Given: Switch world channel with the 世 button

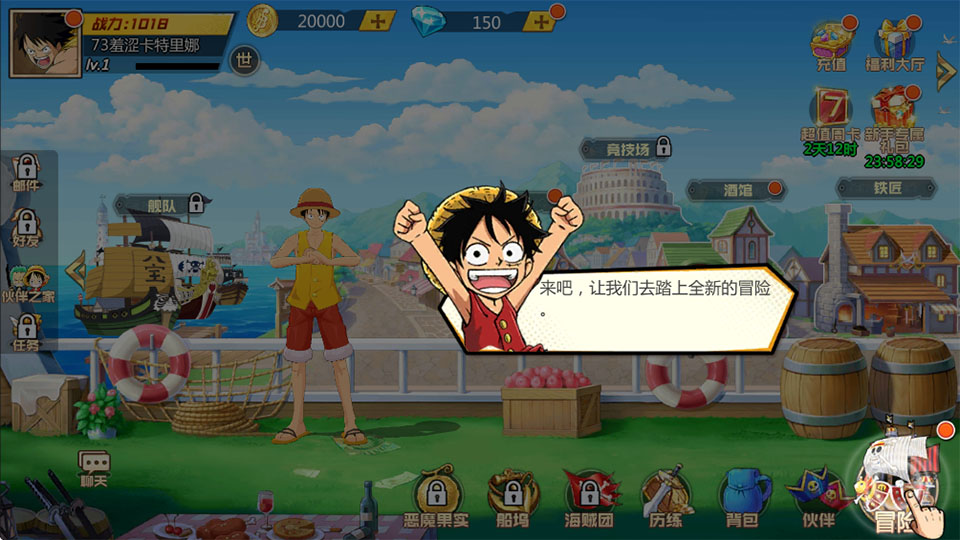Looking at the screenshot, I should [x=244, y=60].
